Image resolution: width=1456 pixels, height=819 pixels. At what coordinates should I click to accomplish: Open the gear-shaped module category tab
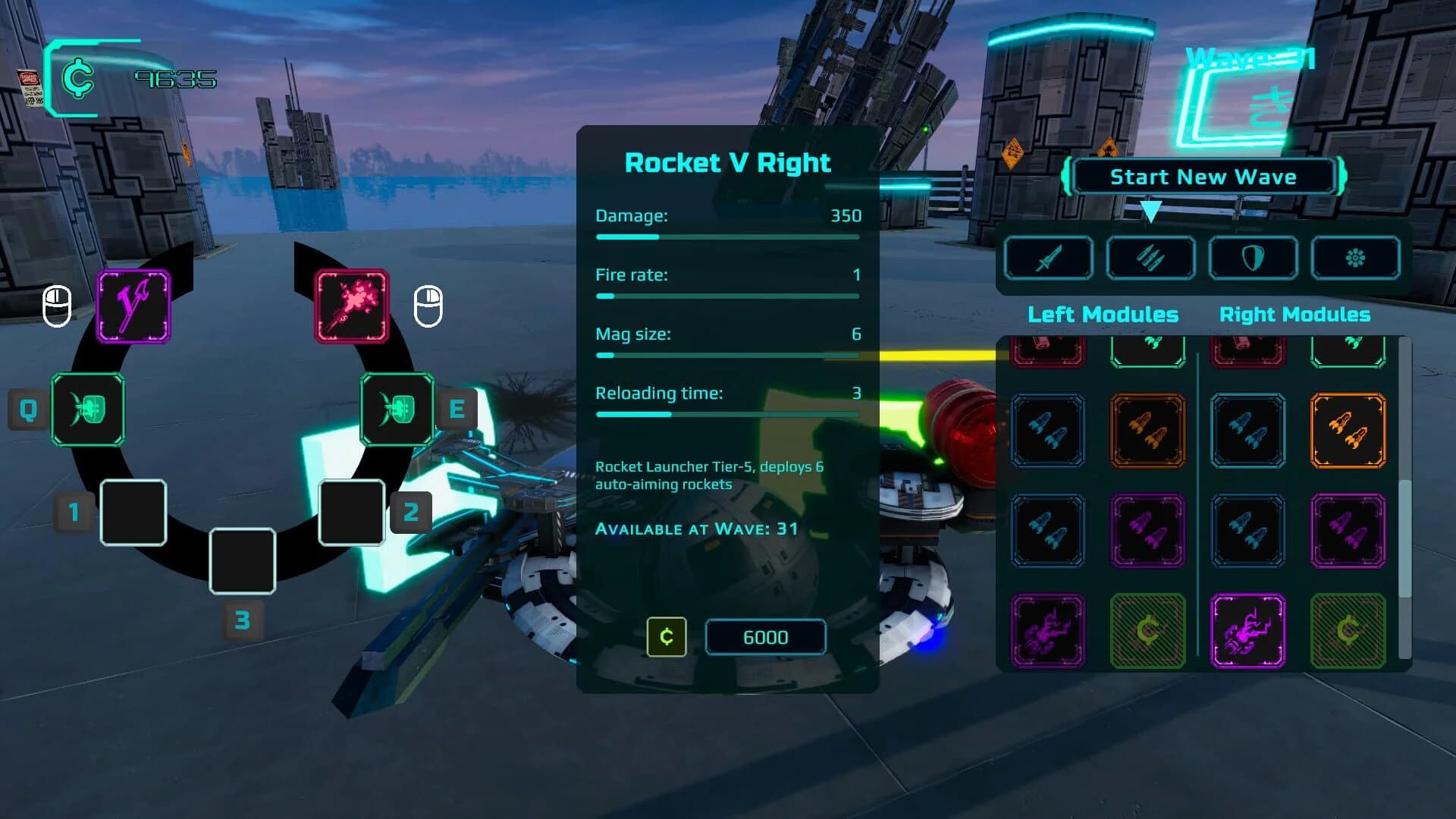pyautogui.click(x=1355, y=258)
